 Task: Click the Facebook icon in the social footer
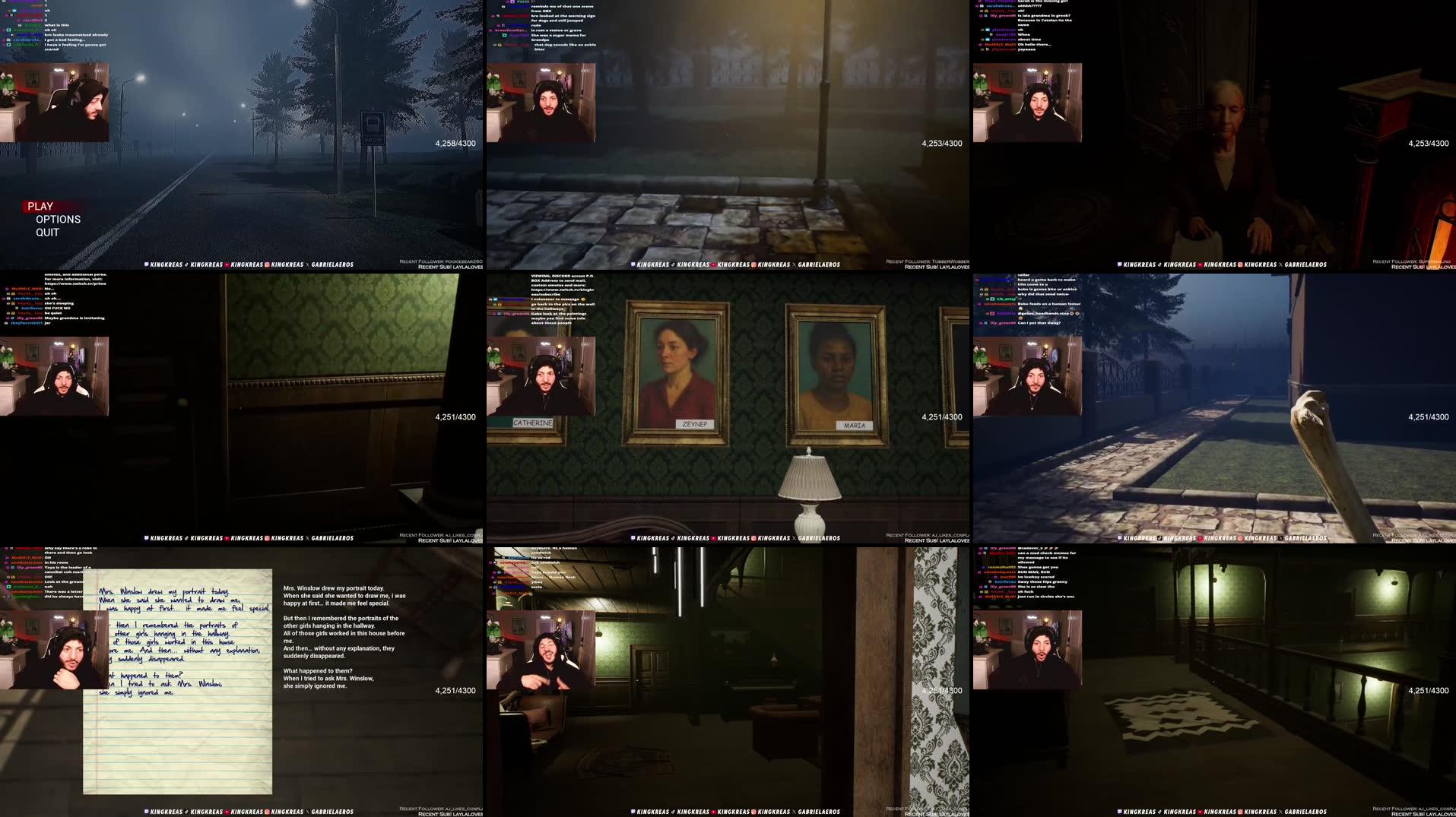pos(145,264)
